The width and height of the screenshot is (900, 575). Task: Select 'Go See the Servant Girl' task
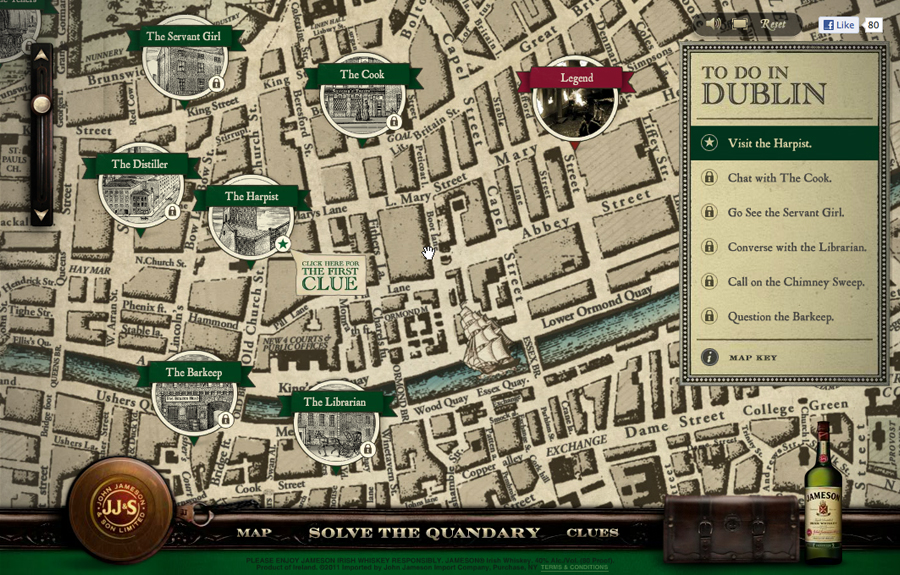(x=785, y=213)
